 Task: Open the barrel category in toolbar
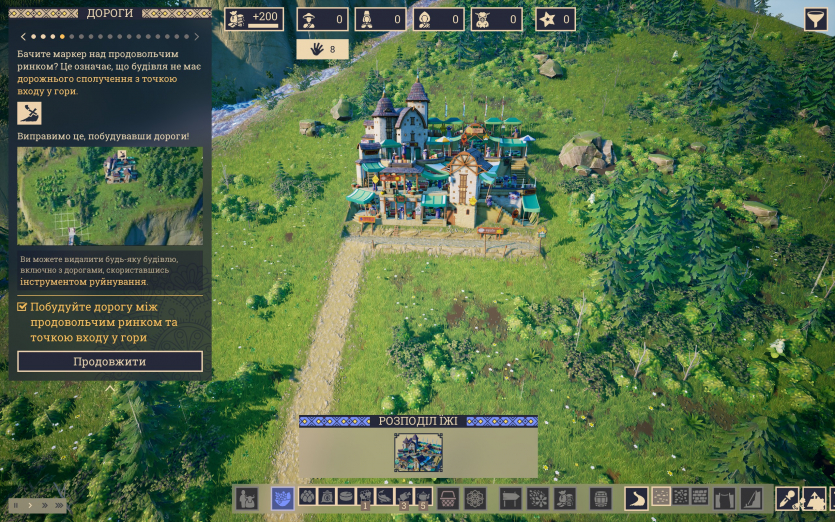coord(600,497)
